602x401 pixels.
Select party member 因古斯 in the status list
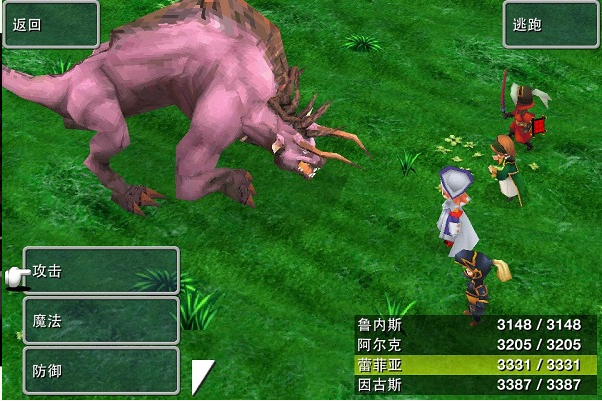[x=477, y=384]
